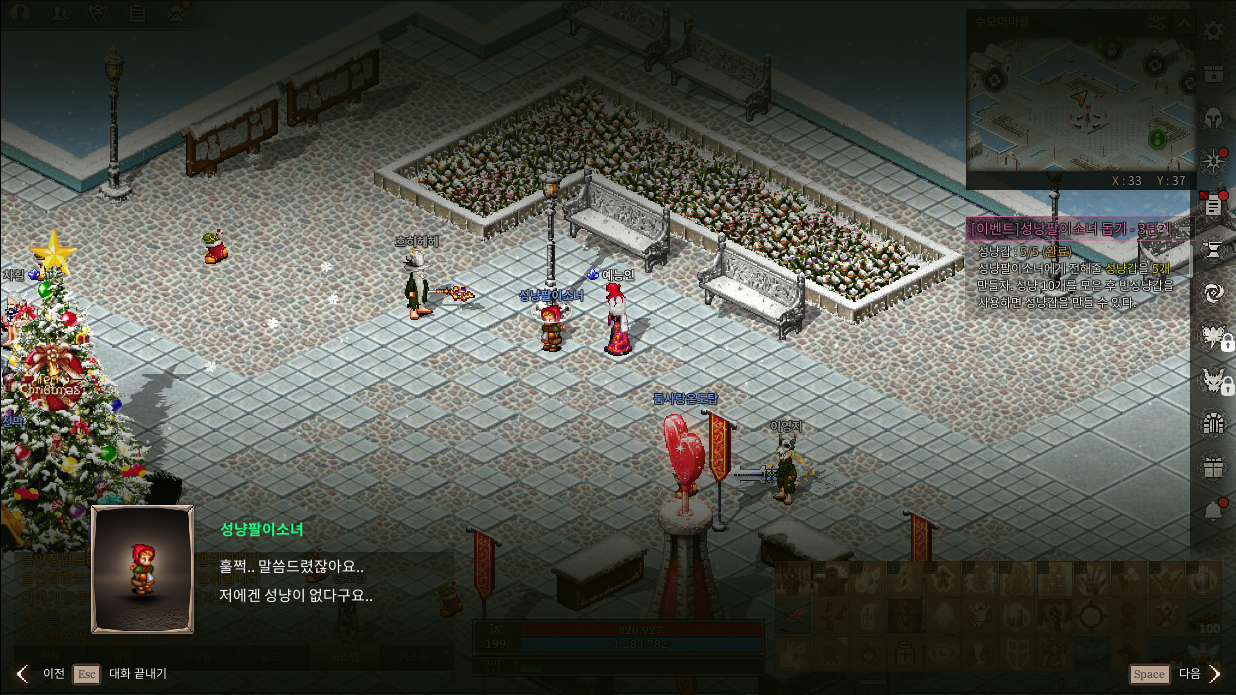Open the gear settings icon
This screenshot has width=1236, height=695.
point(1213,31)
